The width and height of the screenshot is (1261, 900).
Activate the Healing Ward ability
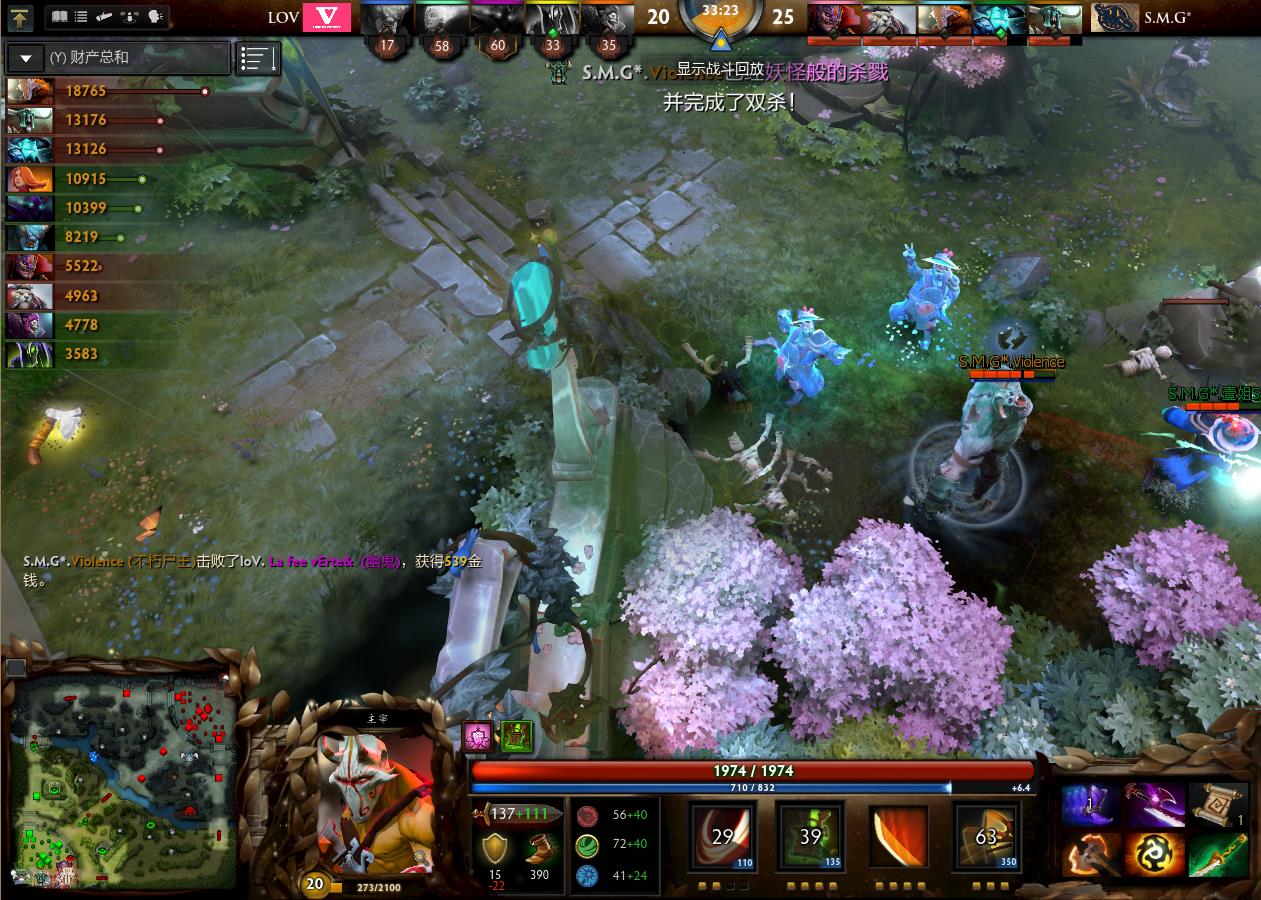(810, 836)
